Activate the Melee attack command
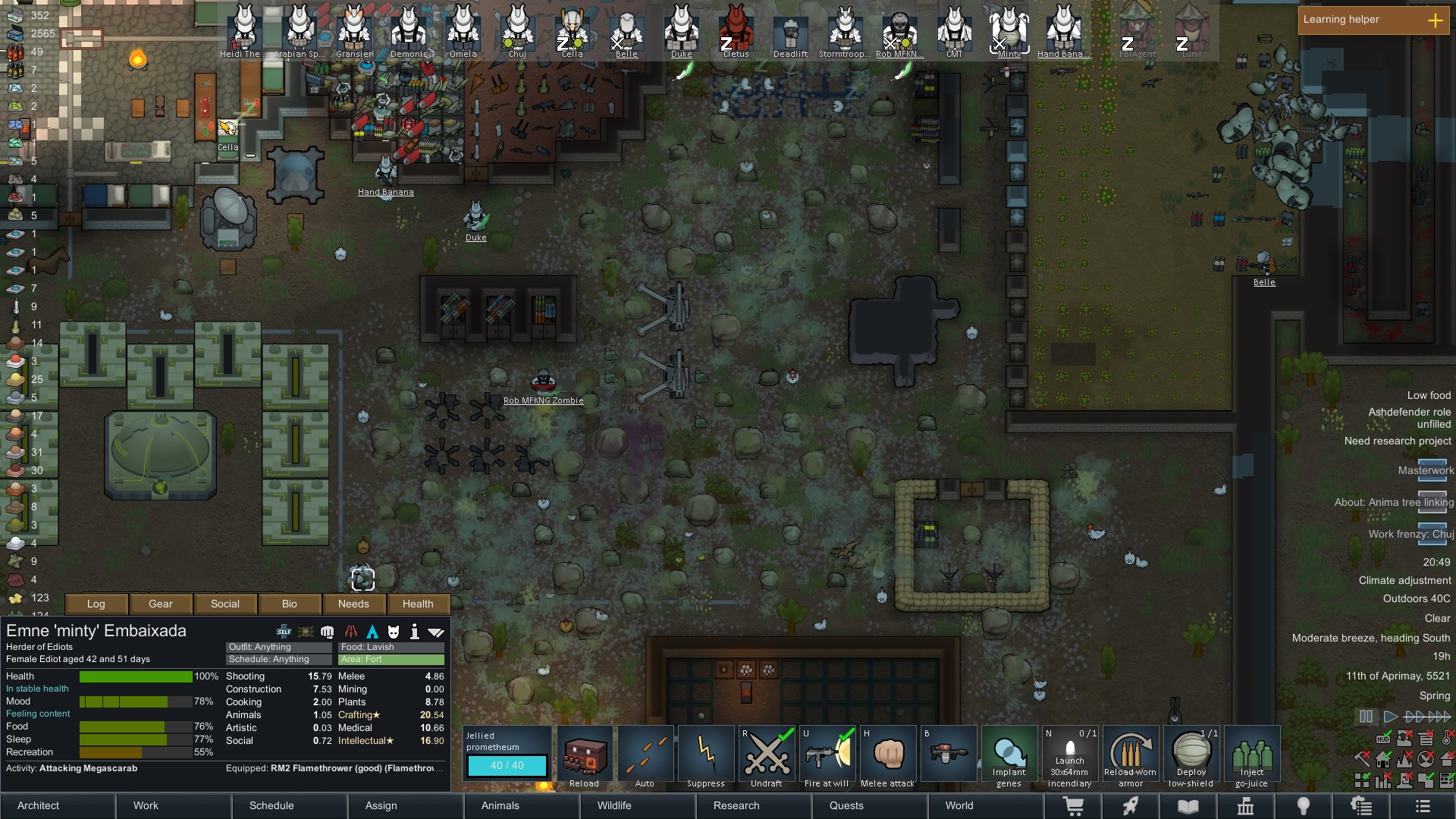 (x=887, y=755)
